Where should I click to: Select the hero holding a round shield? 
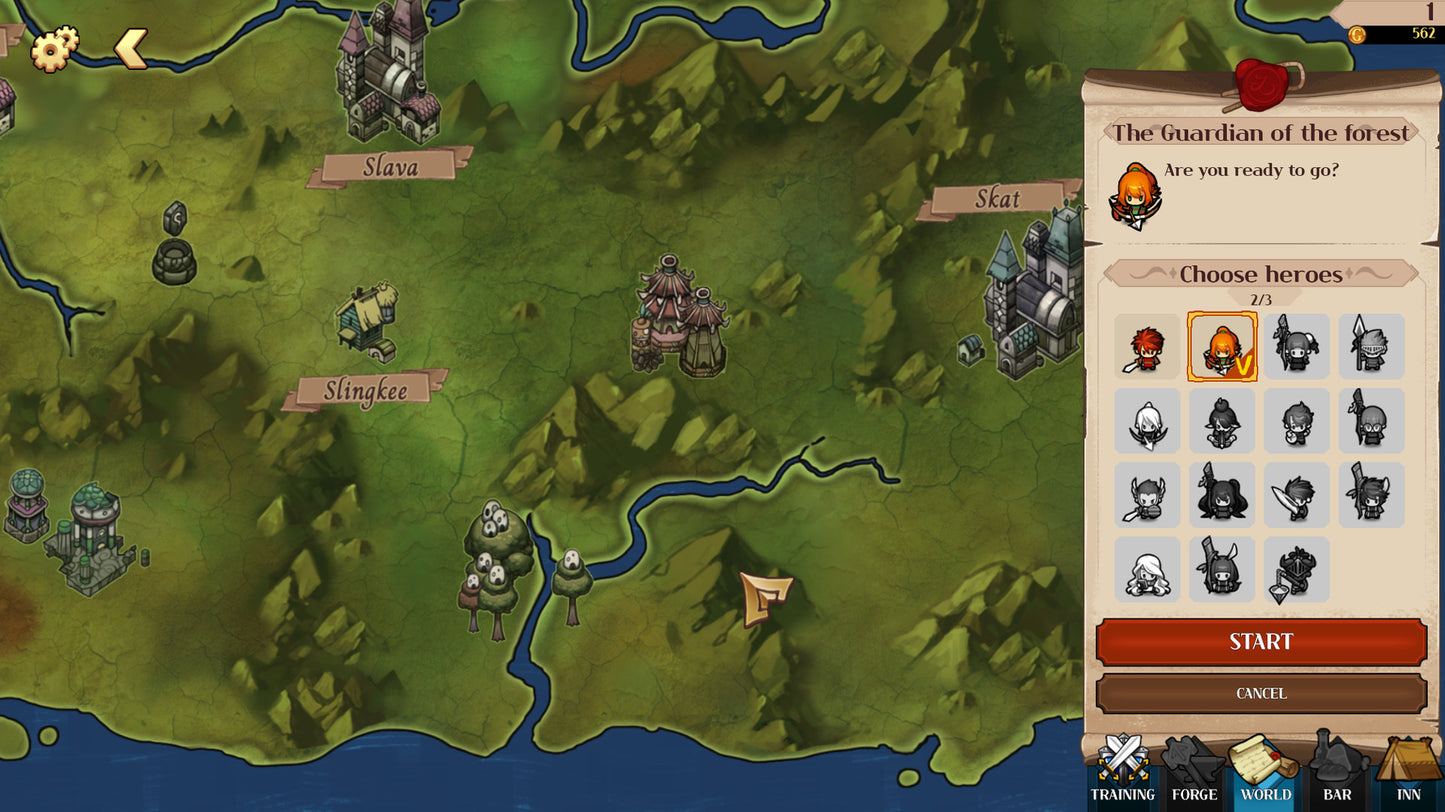[1296, 421]
